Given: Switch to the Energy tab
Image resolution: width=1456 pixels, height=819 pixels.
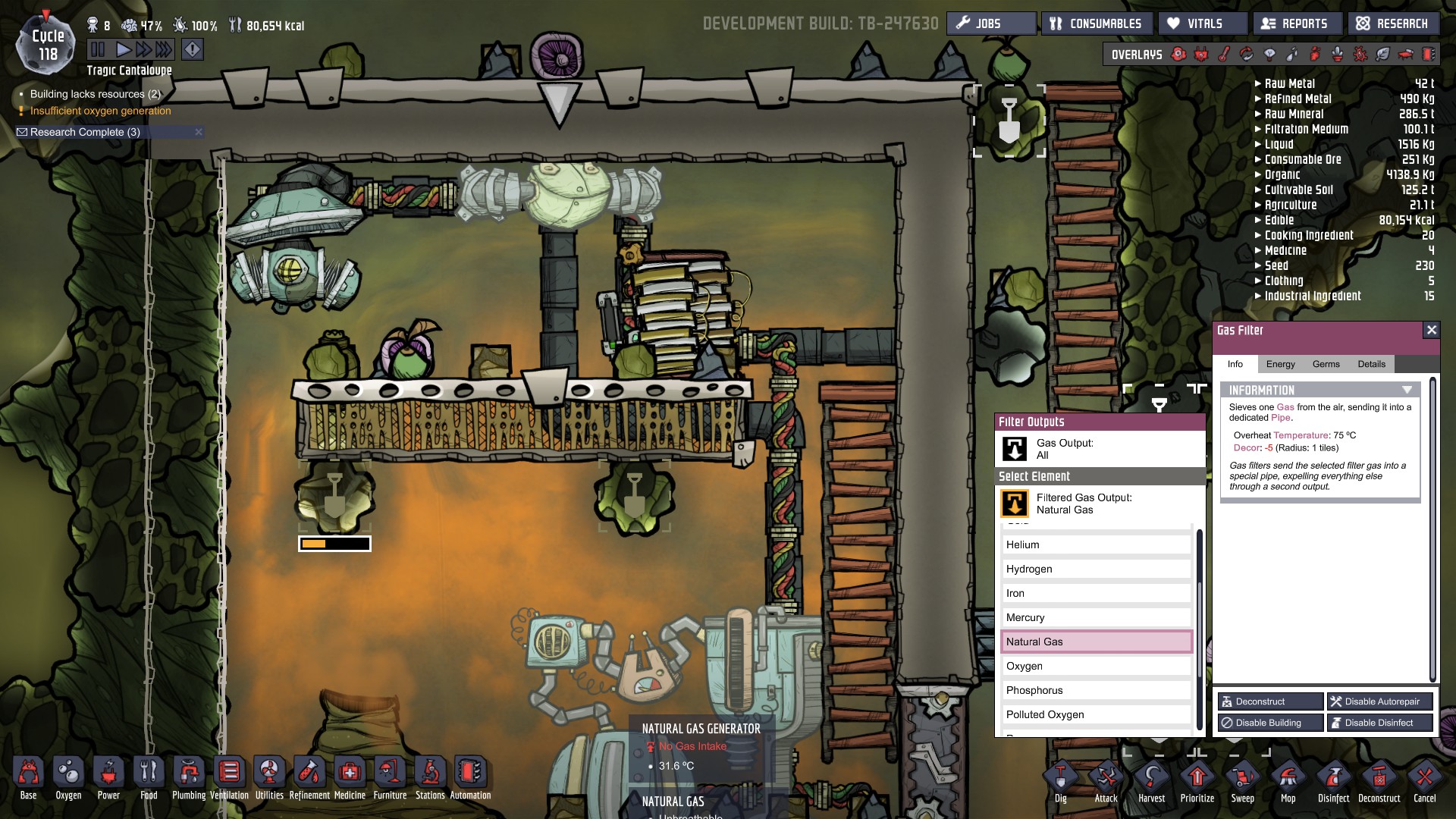Looking at the screenshot, I should pyautogui.click(x=1281, y=364).
